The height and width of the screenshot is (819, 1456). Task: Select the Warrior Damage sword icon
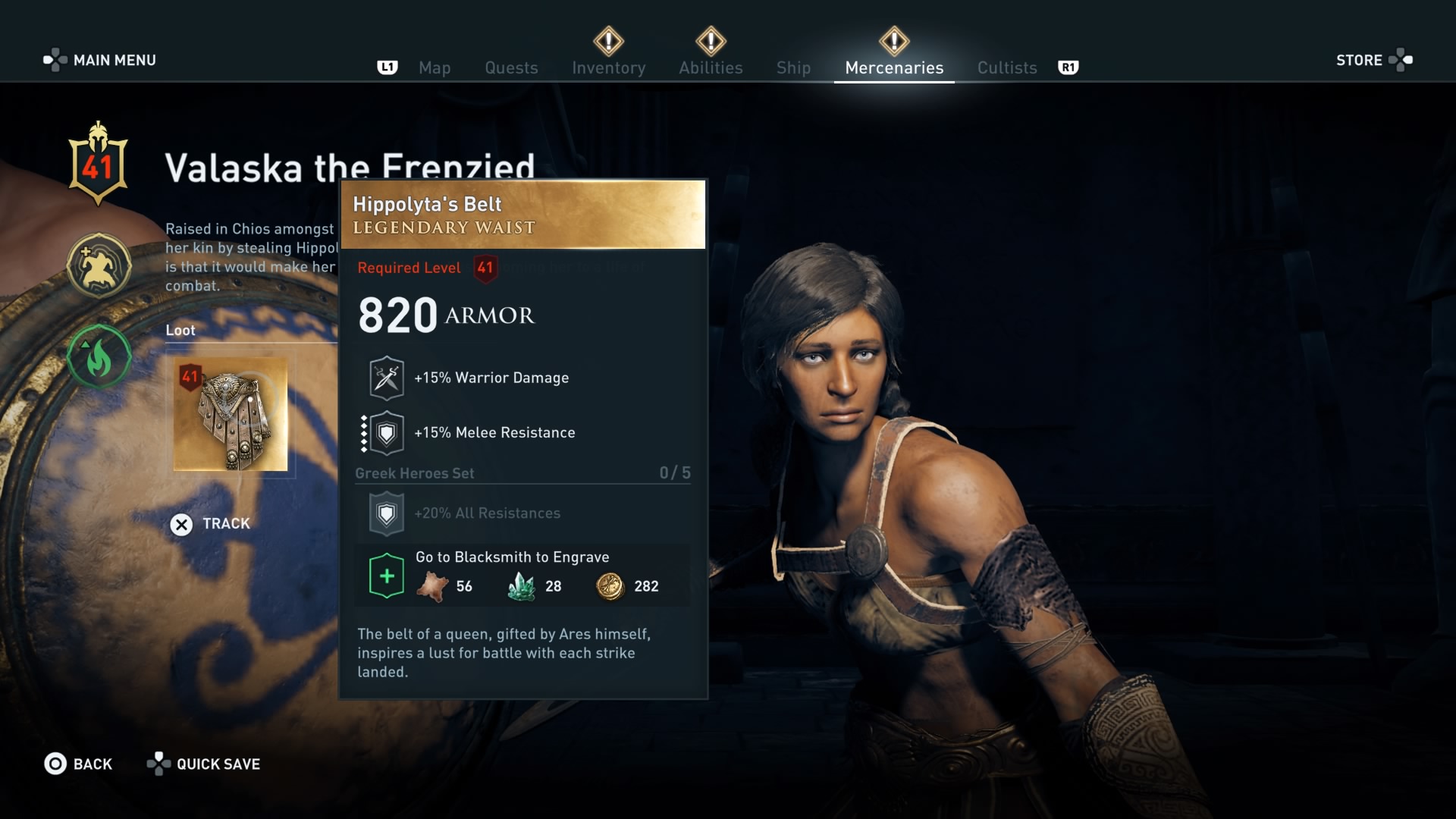coord(386,377)
